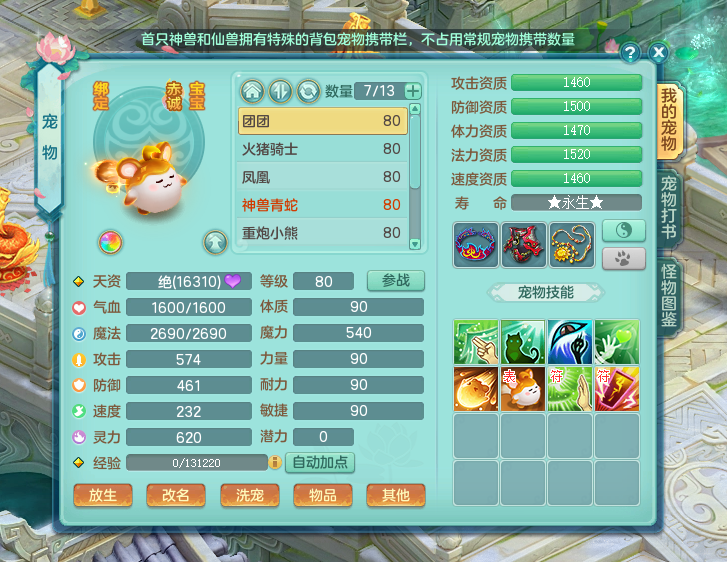Switch to the 宠物打书 tab
The height and width of the screenshot is (562, 727).
669,205
